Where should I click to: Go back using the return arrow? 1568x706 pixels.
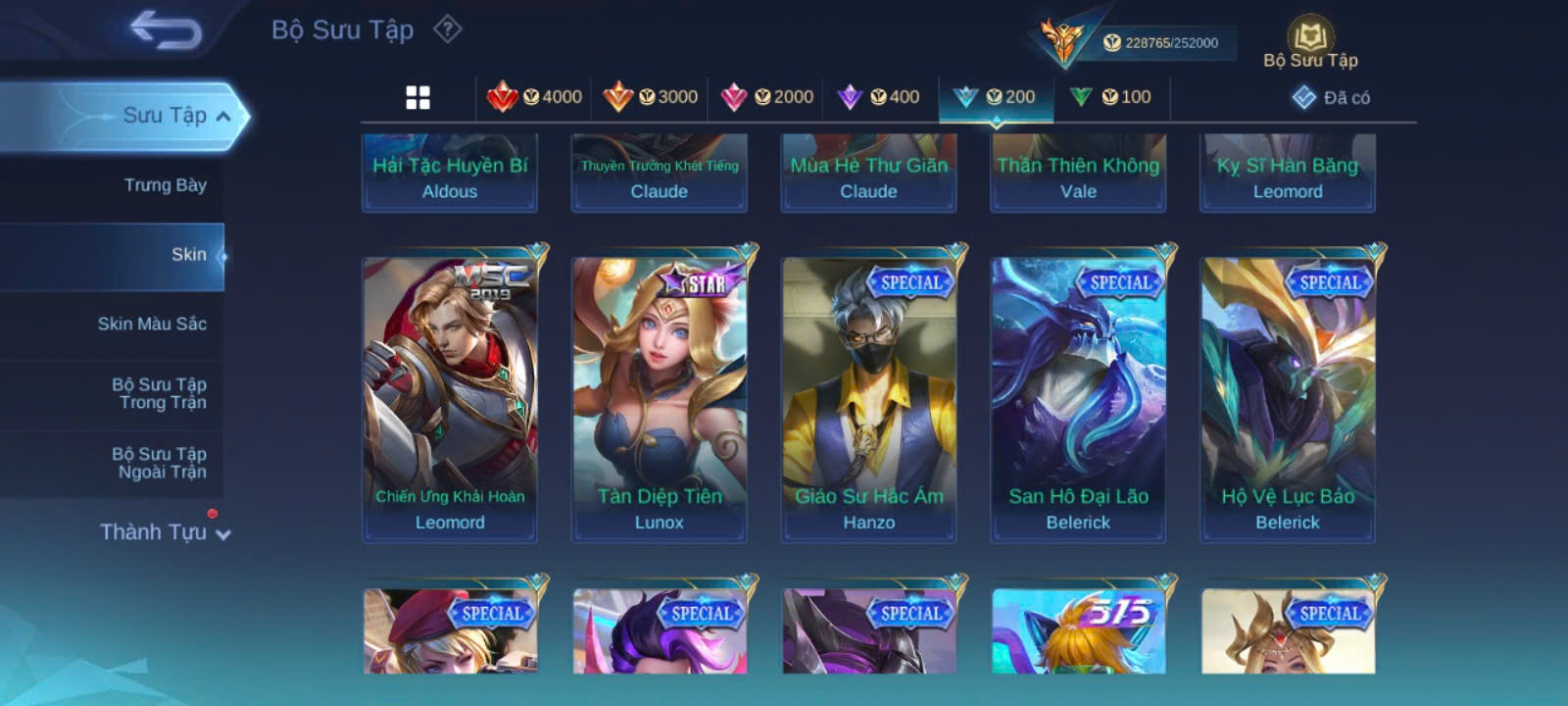coord(166,30)
